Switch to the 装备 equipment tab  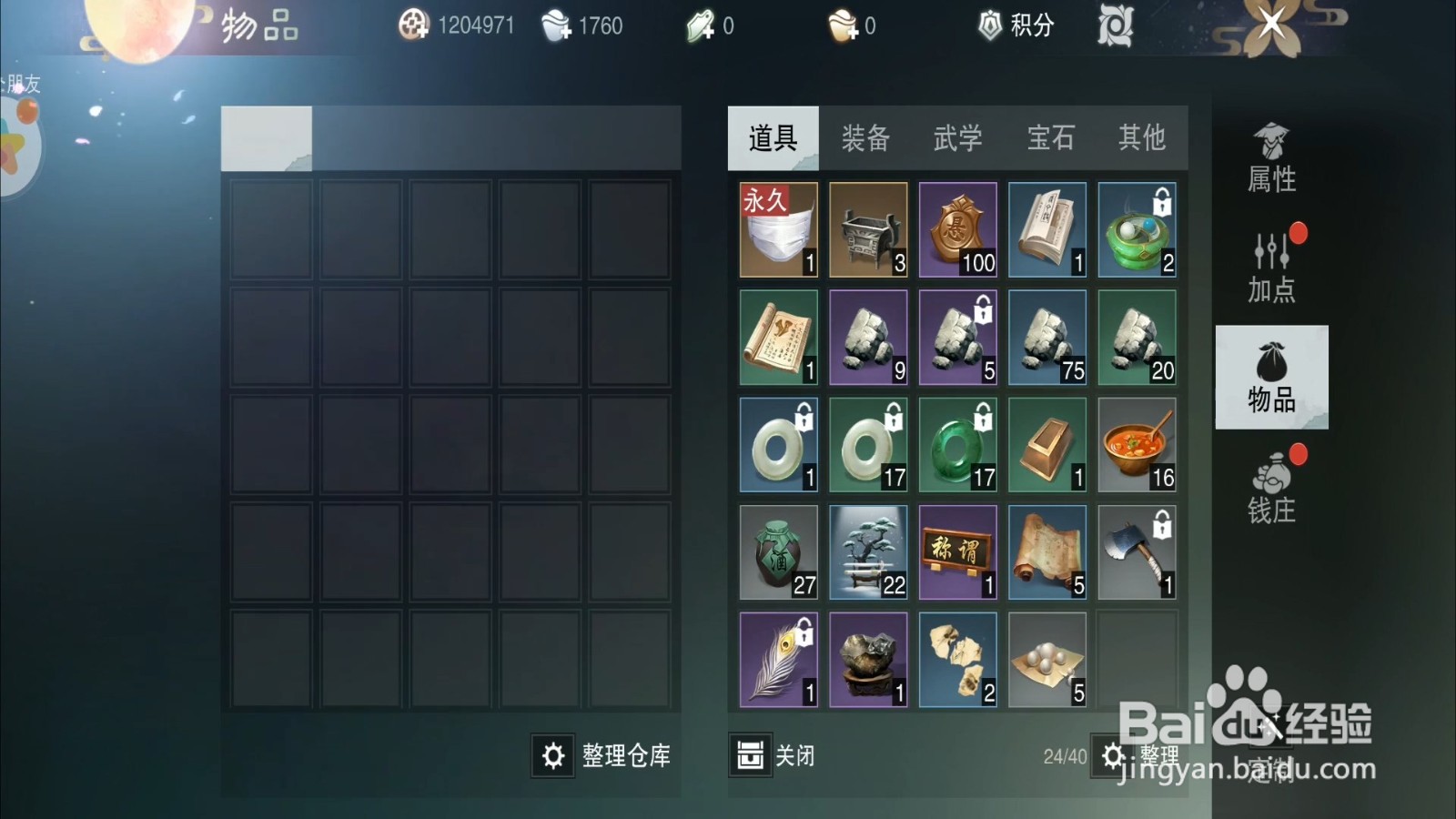pyautogui.click(x=865, y=138)
